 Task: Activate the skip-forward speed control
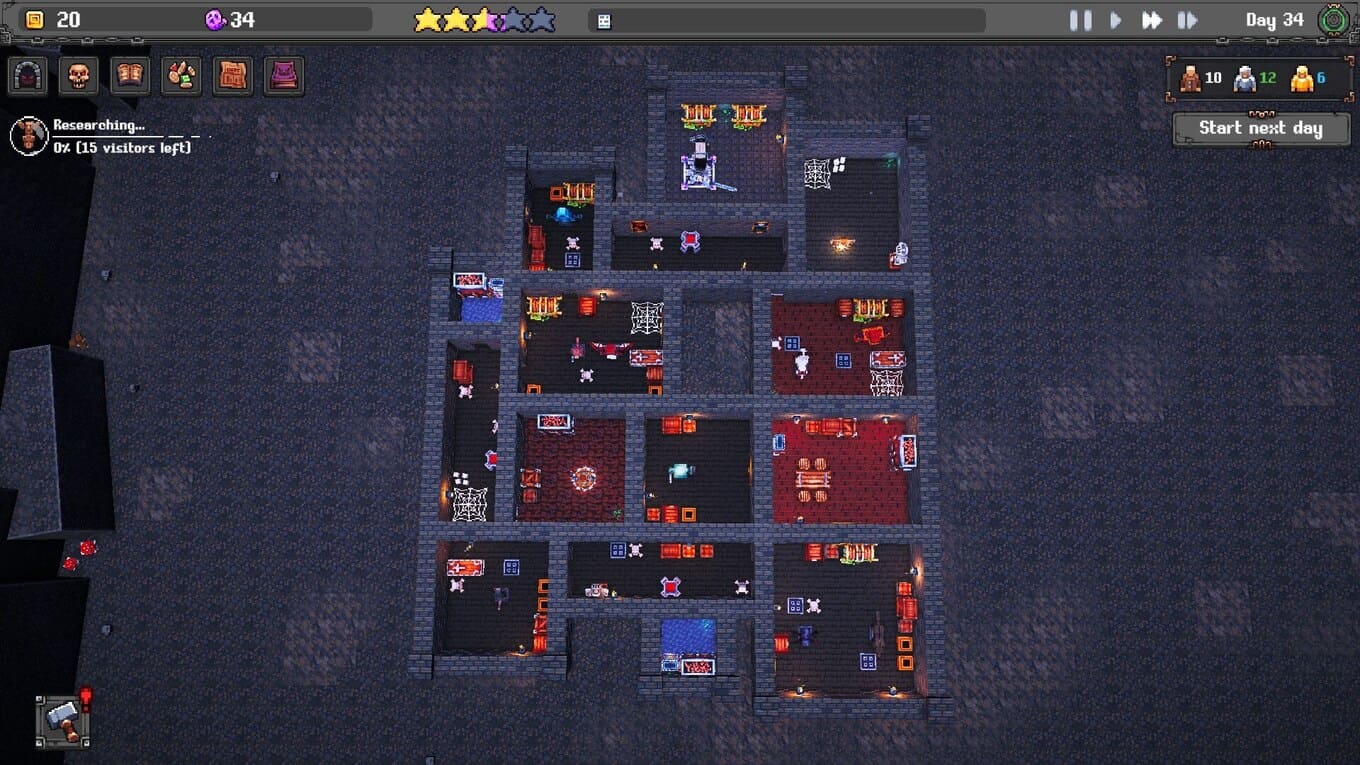point(1187,20)
